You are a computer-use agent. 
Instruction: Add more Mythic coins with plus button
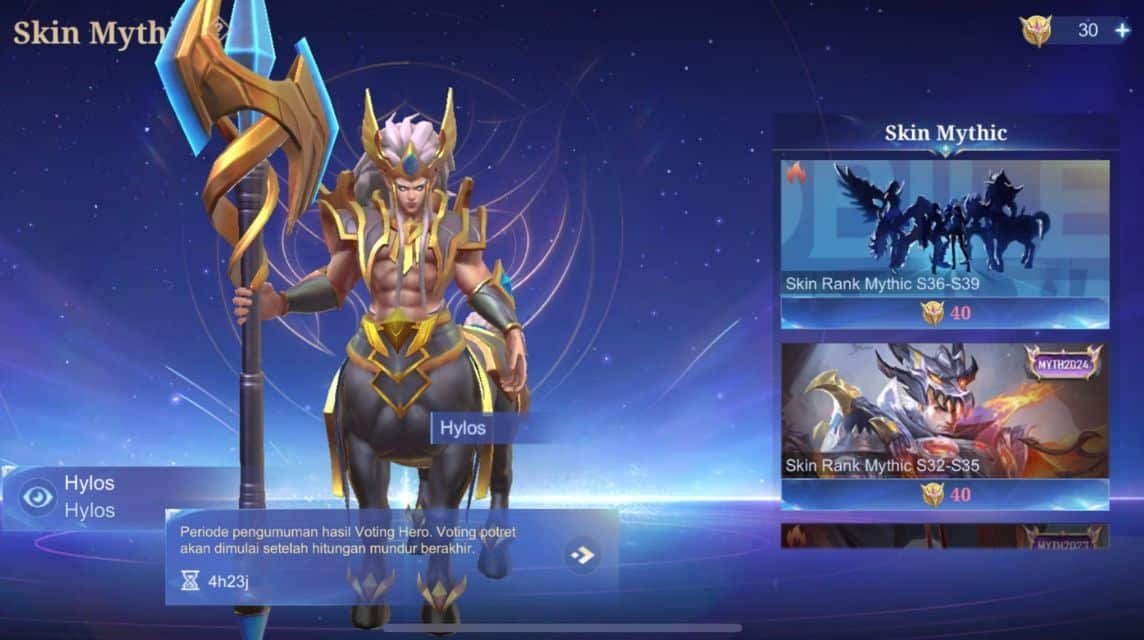pos(1122,30)
